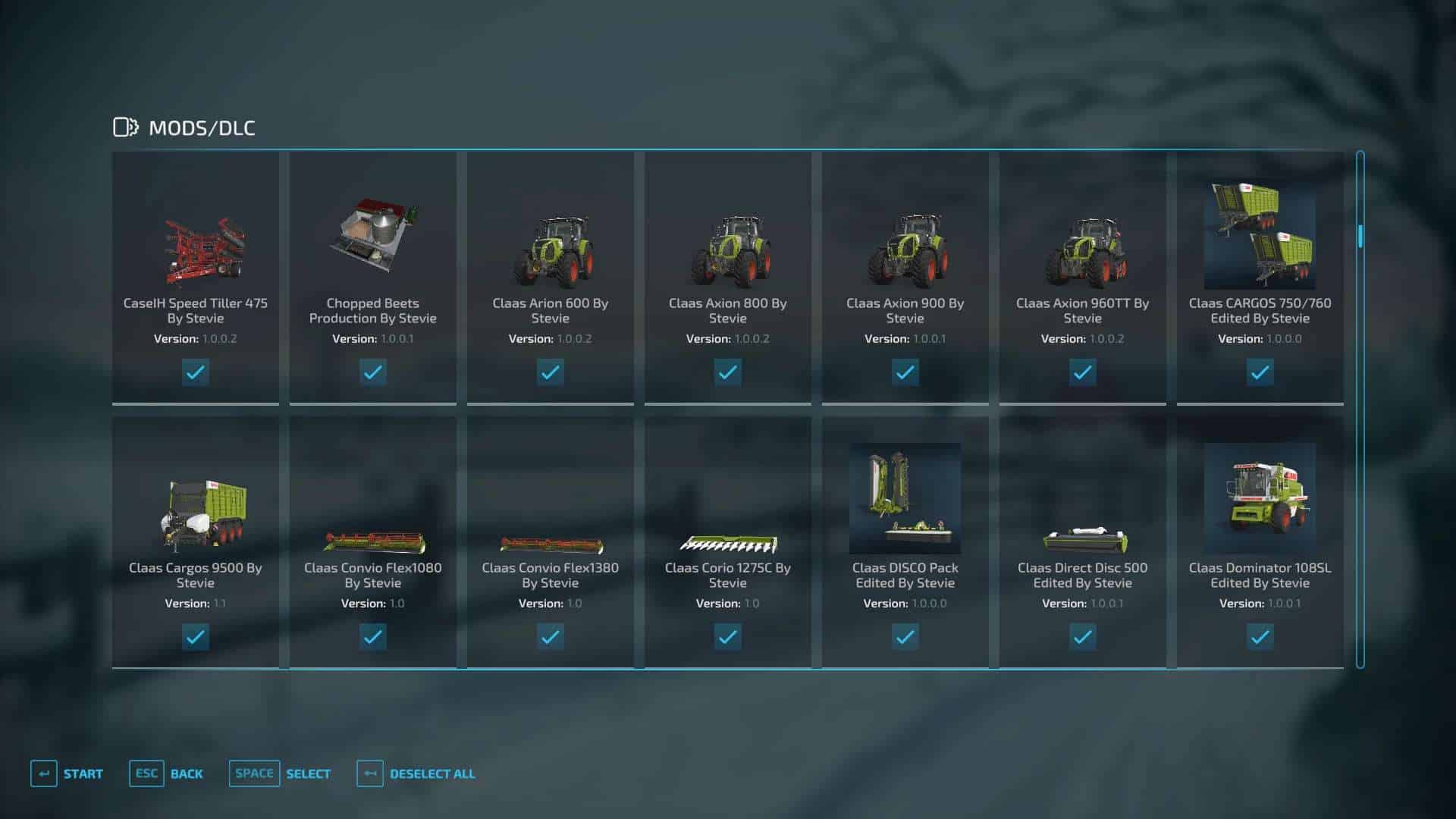Uncheck the Claas Cargos 9500 mod
This screenshot has height=819, width=1456.
coord(196,637)
